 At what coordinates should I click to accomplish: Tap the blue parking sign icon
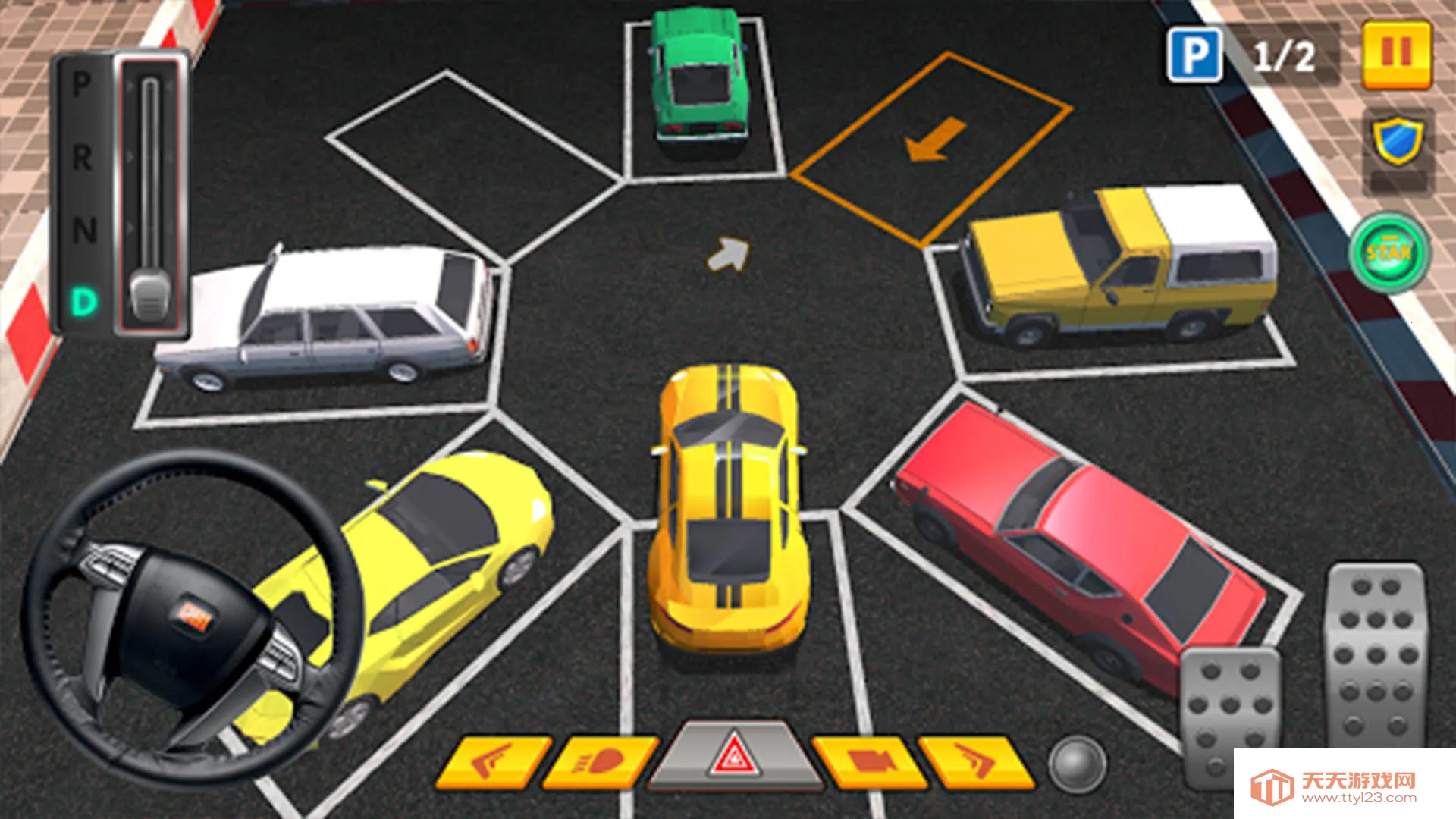click(x=1195, y=55)
